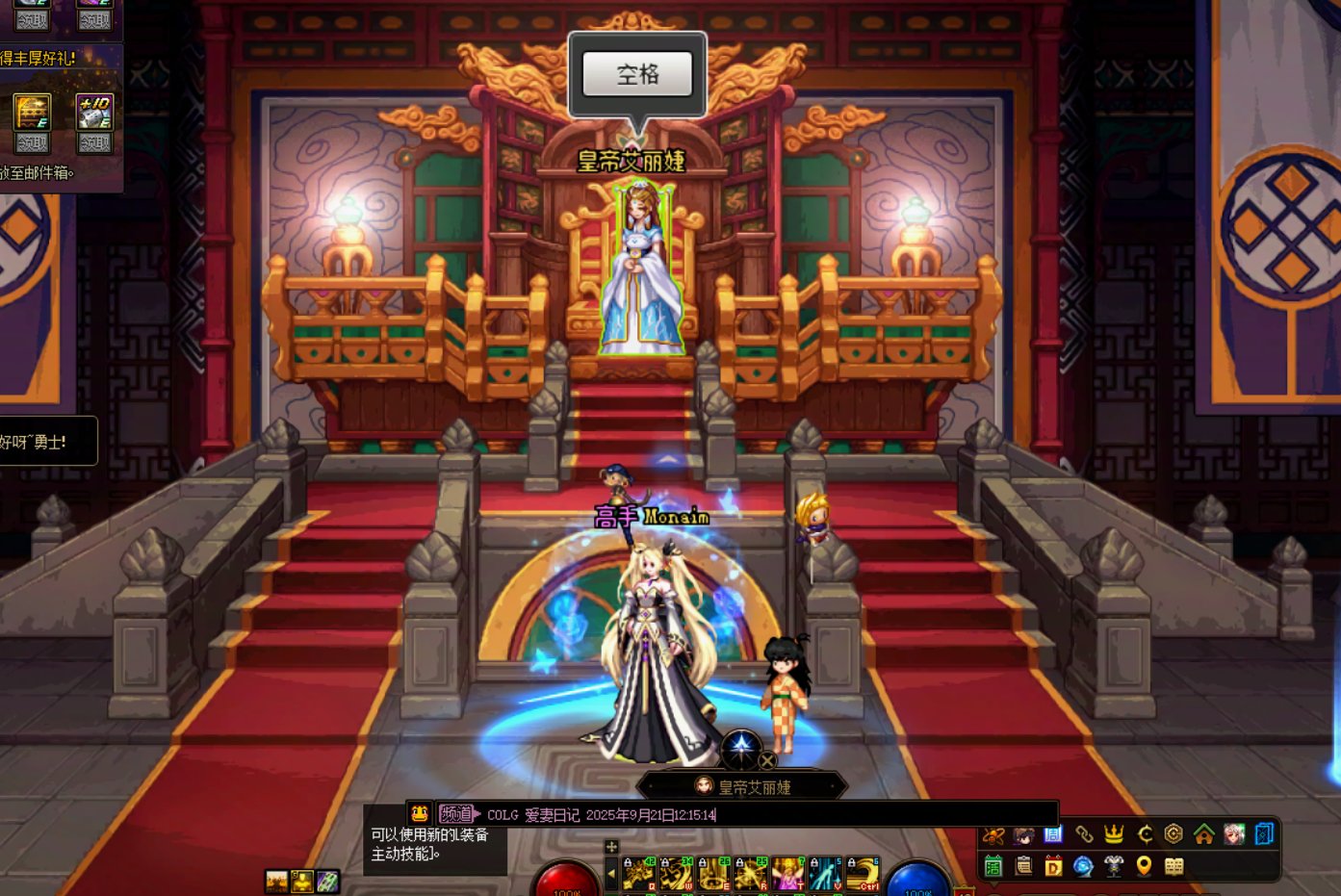Open the chain link icon

(x=1084, y=834)
